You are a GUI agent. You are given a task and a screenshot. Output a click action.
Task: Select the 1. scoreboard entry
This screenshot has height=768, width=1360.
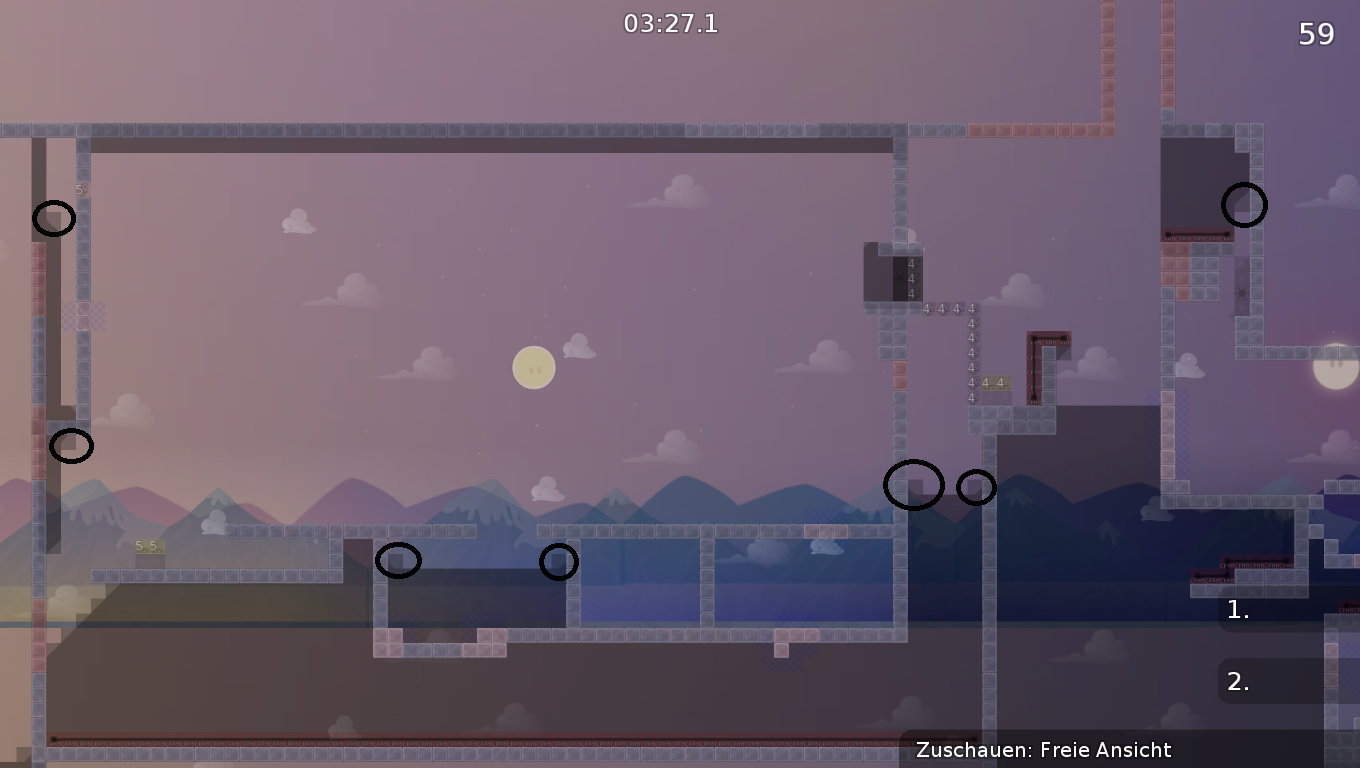click(x=1236, y=609)
